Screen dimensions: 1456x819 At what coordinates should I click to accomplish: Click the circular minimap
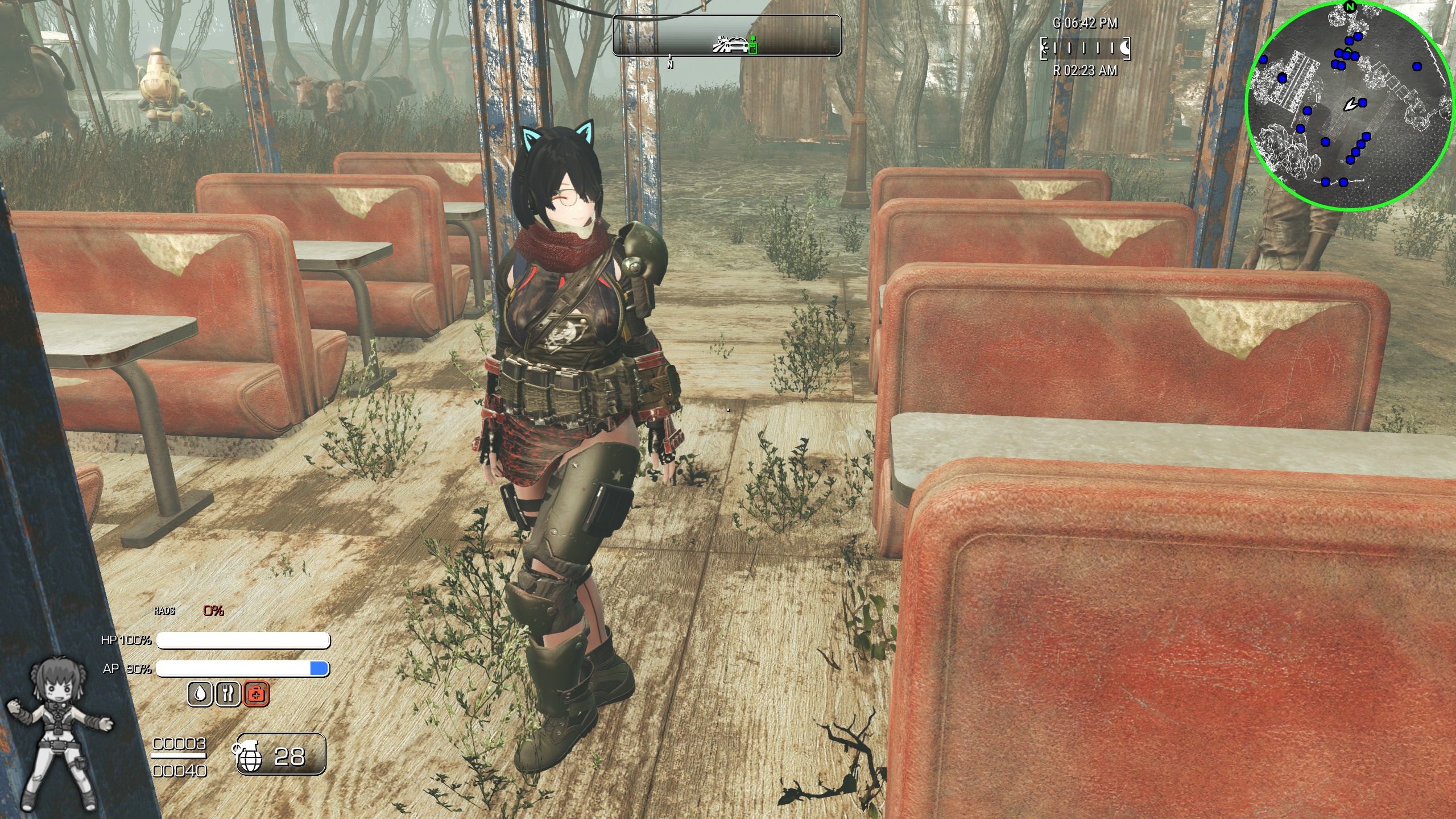tap(1349, 106)
